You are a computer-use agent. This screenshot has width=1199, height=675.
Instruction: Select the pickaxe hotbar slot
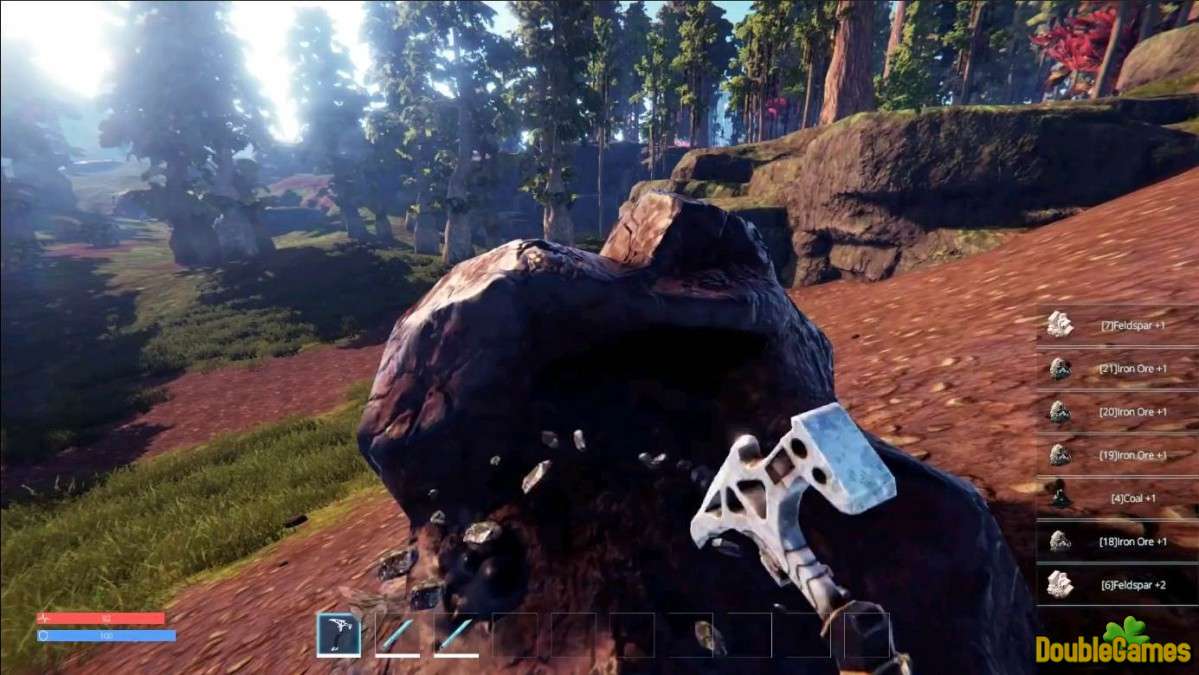(x=339, y=634)
